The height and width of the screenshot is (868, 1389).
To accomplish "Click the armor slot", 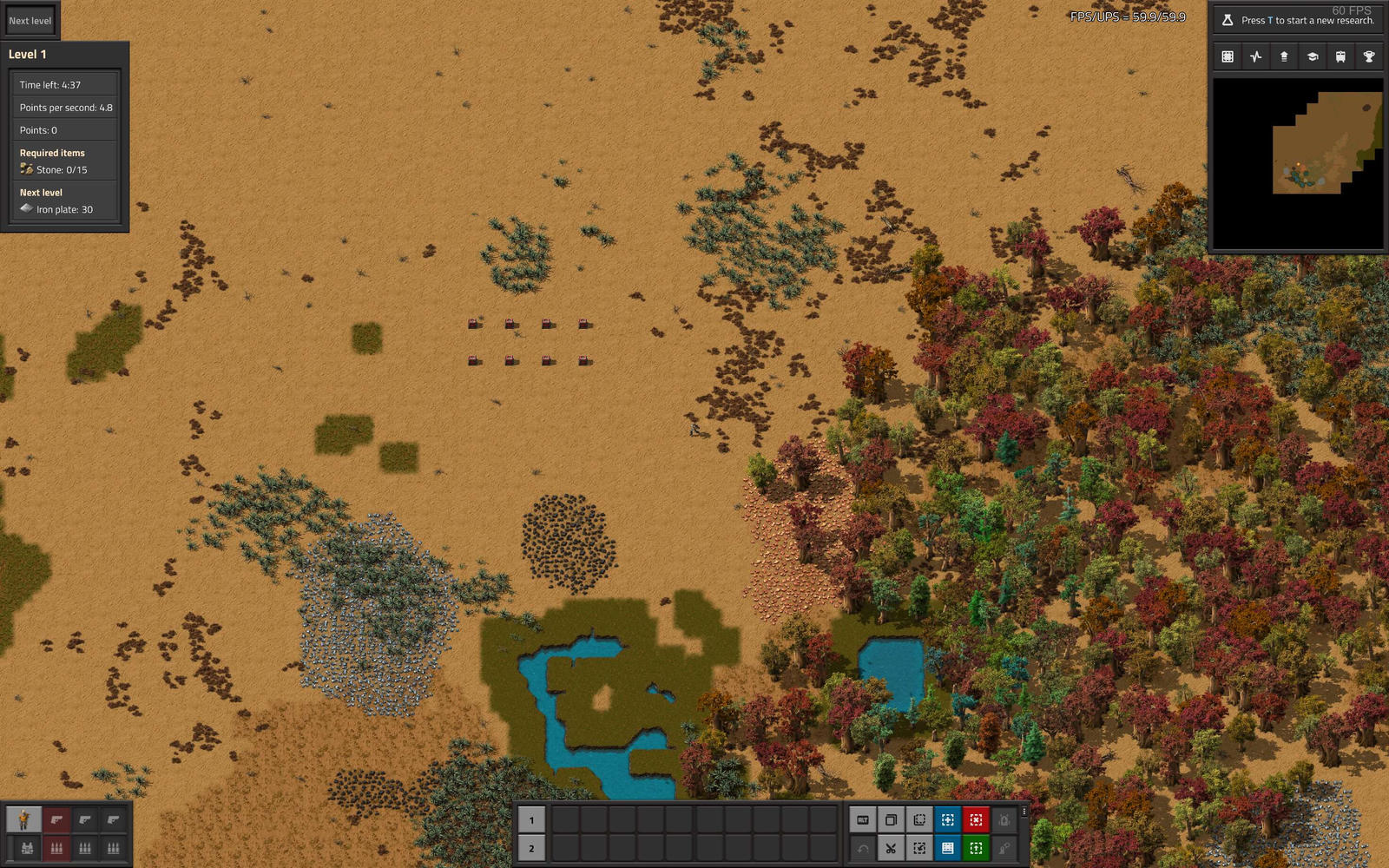I will (x=27, y=848).
